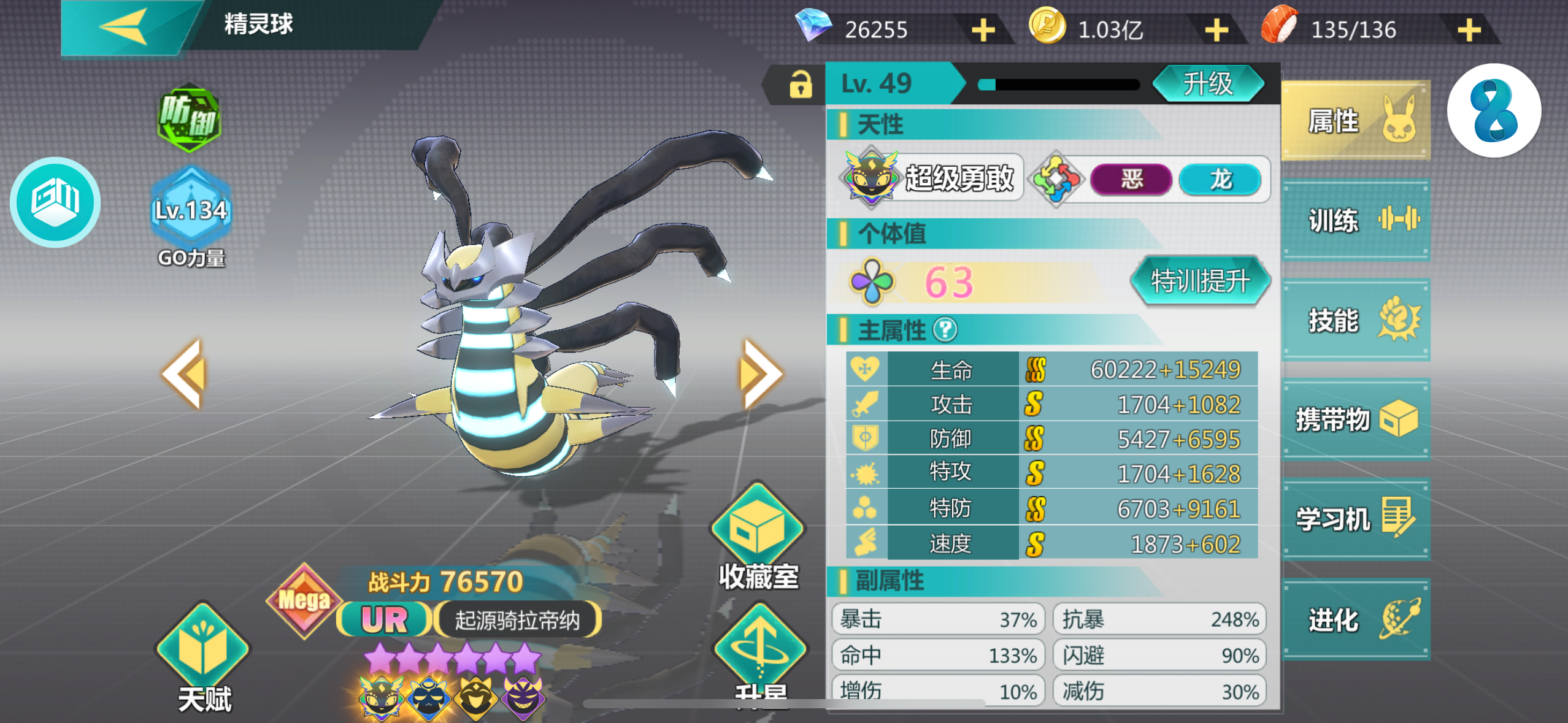Select the 学习机 learning machine tab
Screen dimensions: 1568x723
(1356, 519)
